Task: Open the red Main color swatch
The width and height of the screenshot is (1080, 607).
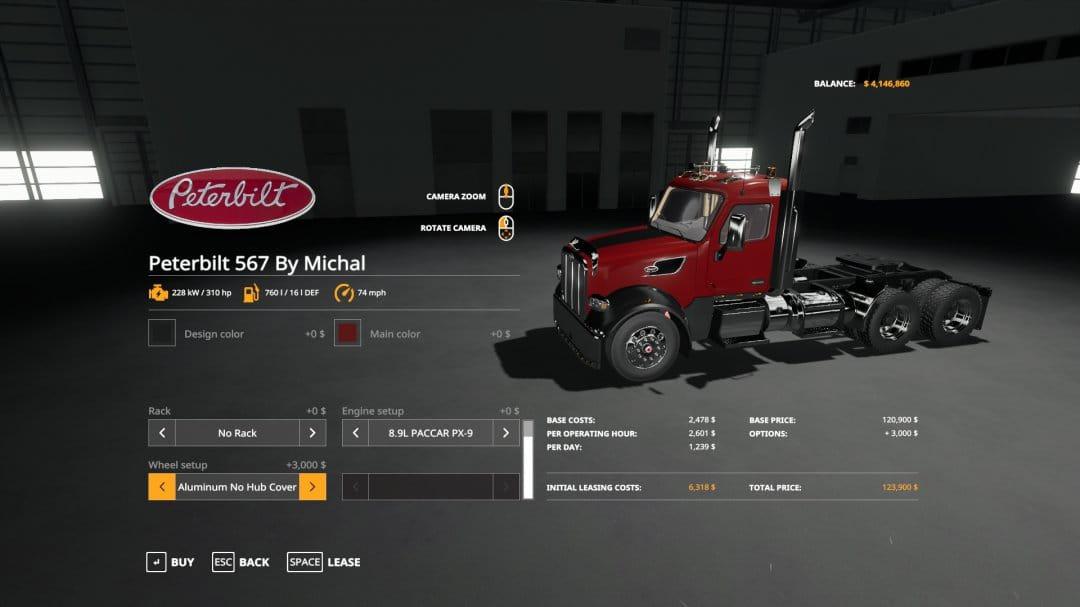Action: point(347,333)
